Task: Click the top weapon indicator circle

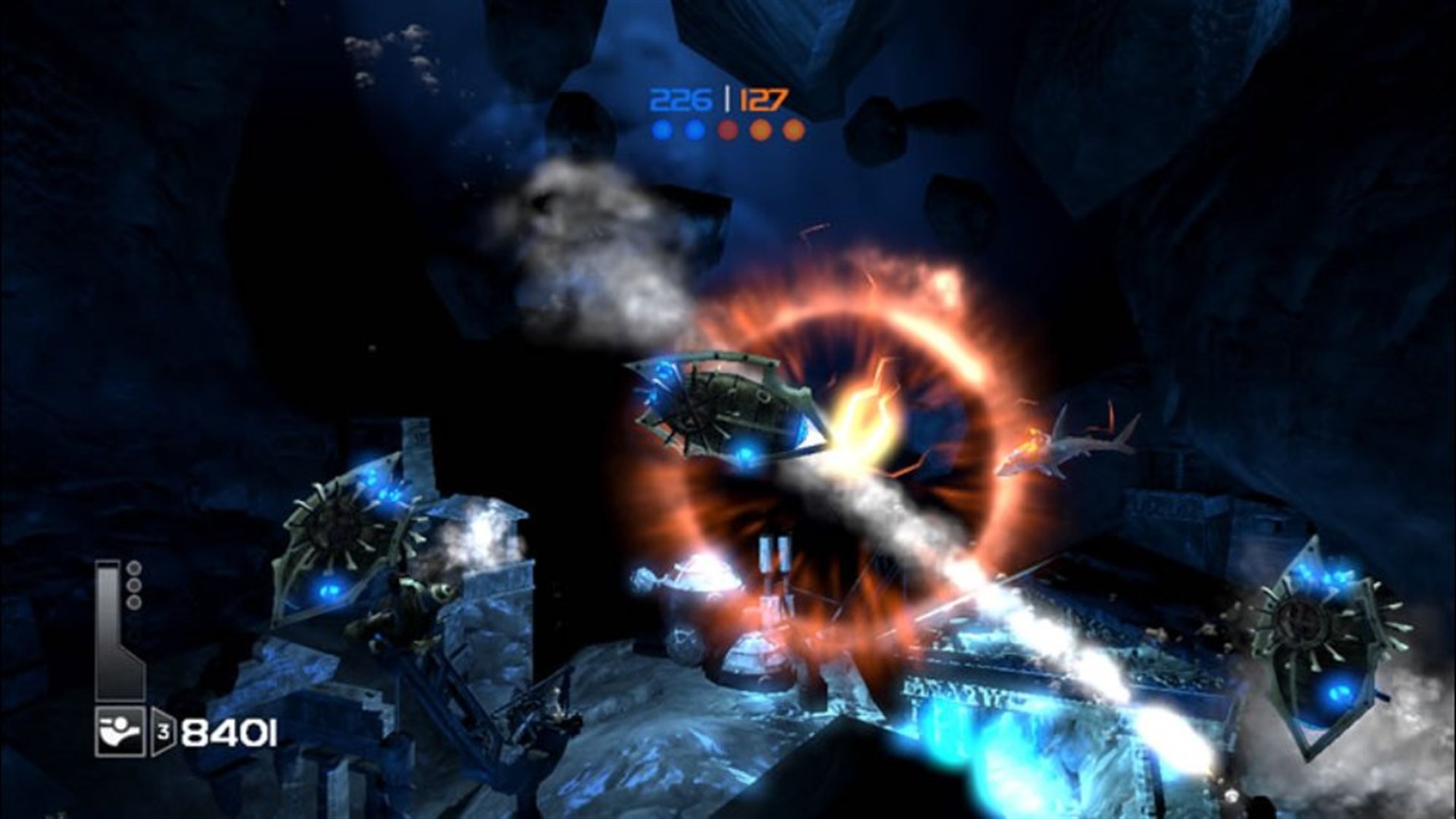Action: (x=133, y=568)
